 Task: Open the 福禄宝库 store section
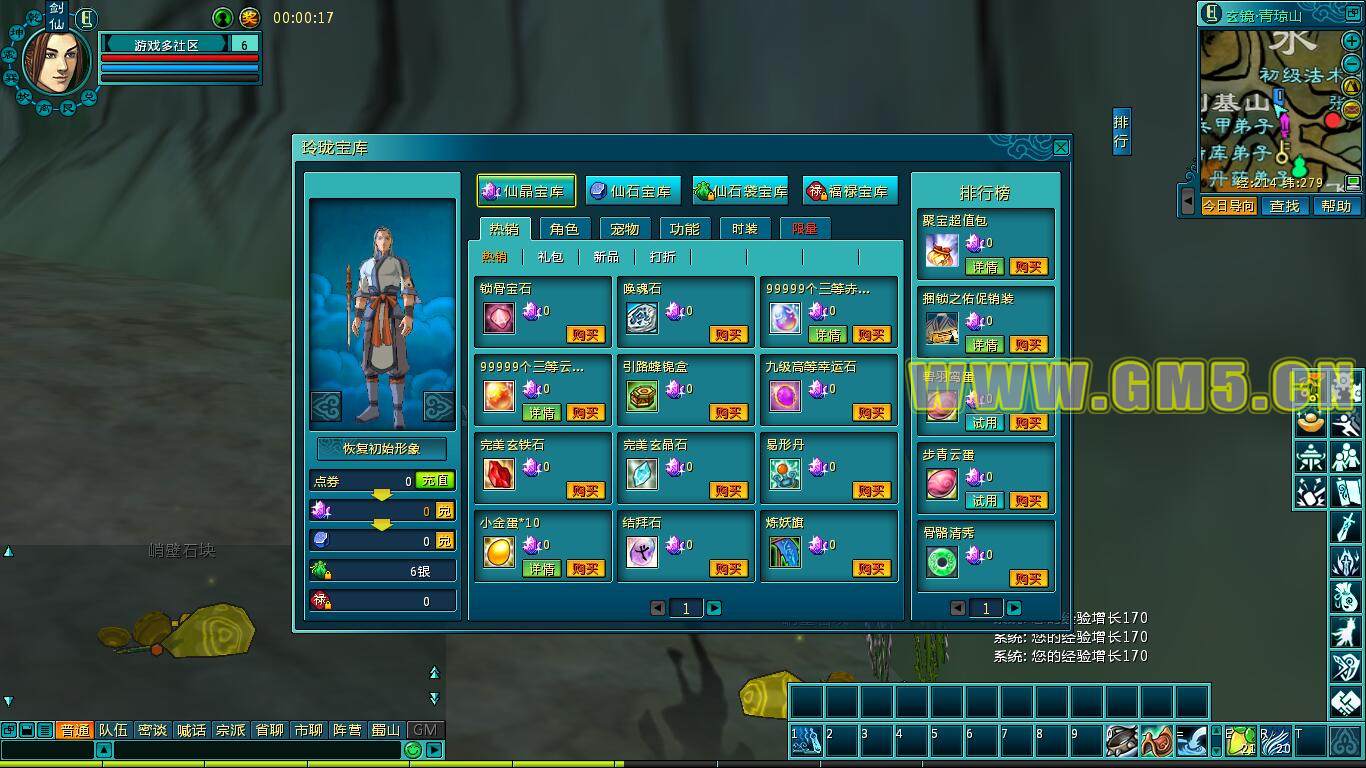(x=849, y=191)
